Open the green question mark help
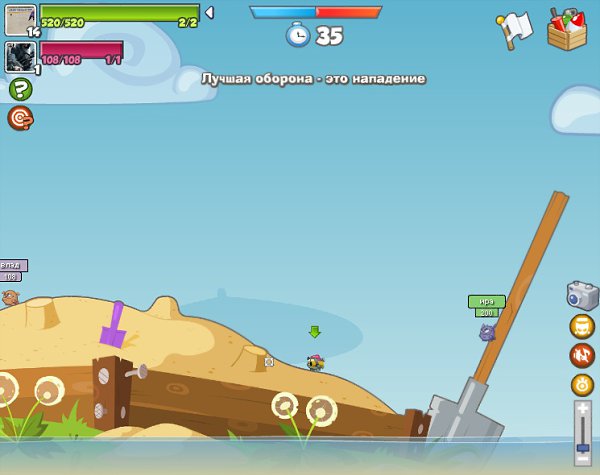Screen dimensions: 600x475 (x=20, y=90)
